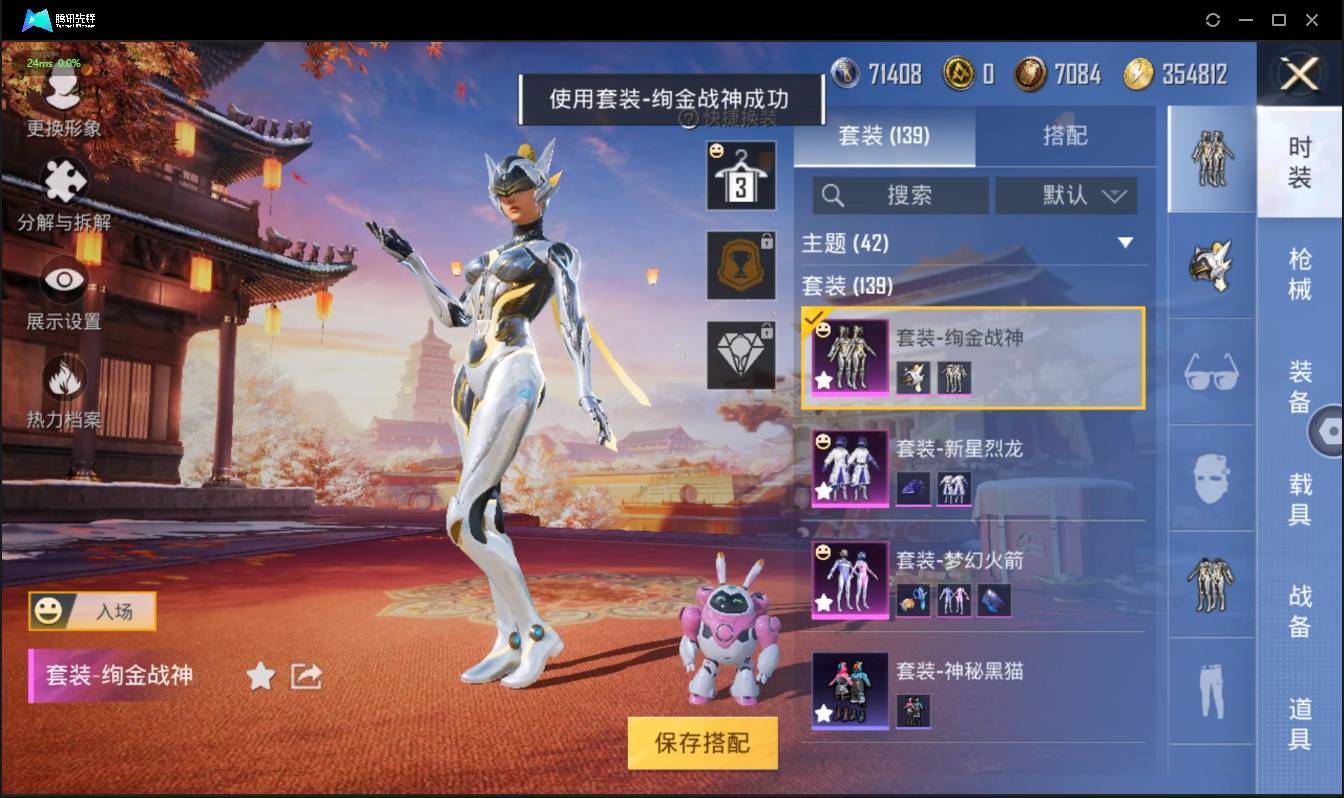Select the glasses category in right sidebar
The height and width of the screenshot is (798, 1344).
tap(1211, 372)
